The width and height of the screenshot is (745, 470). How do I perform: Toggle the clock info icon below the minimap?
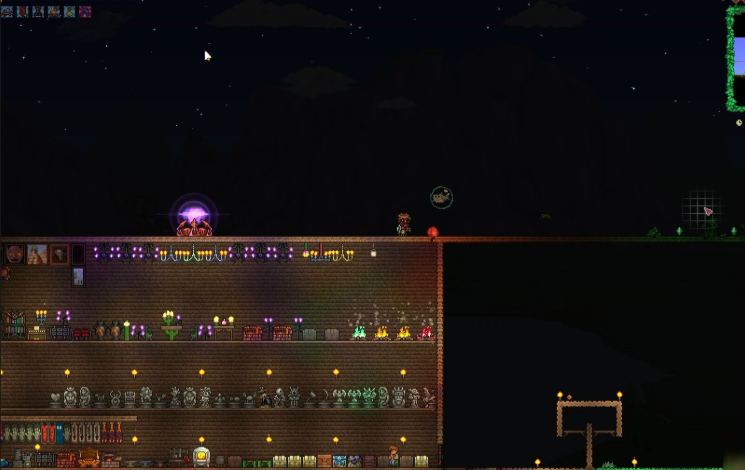pos(739,122)
